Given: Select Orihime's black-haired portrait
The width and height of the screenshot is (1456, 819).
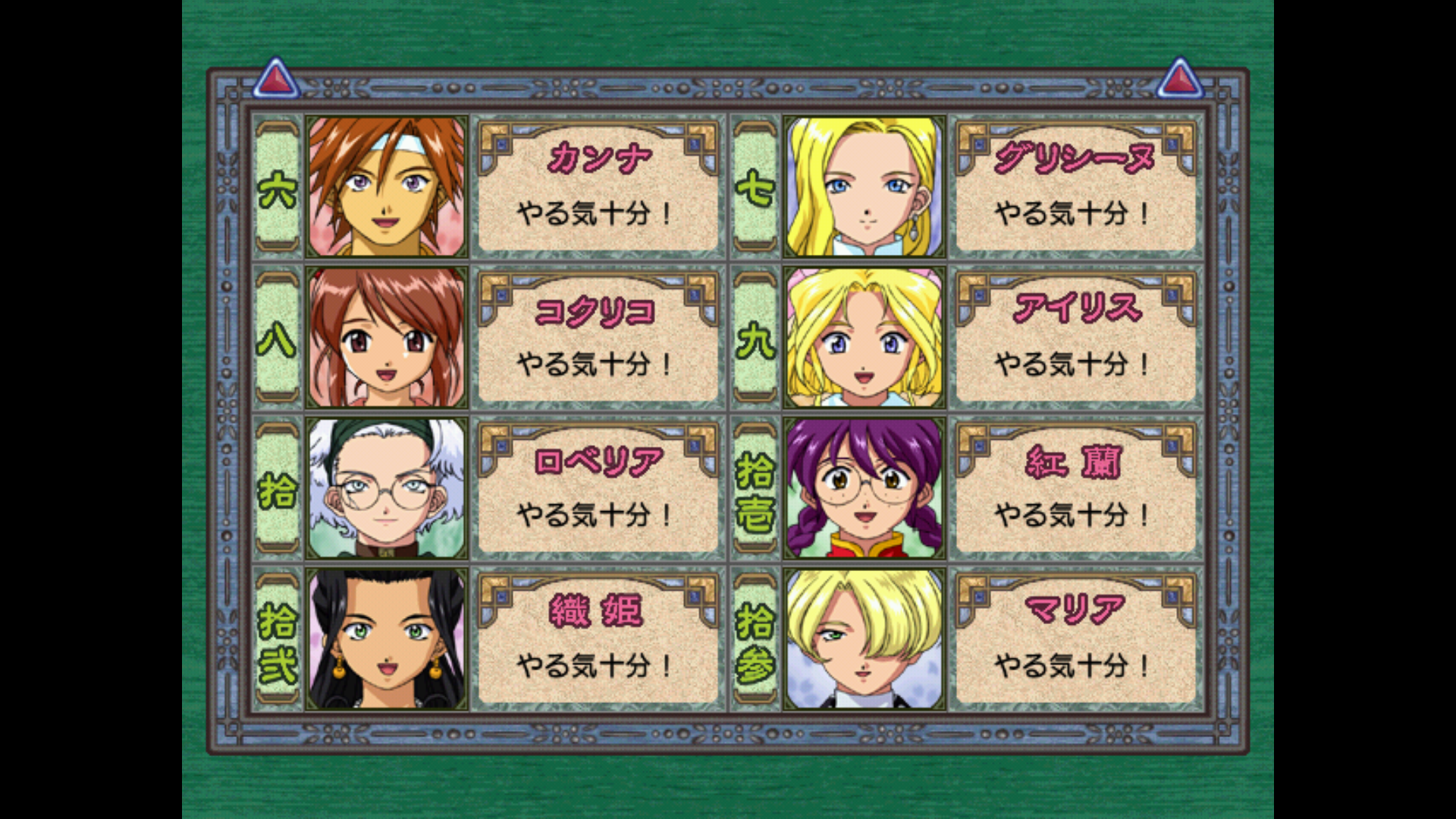Looking at the screenshot, I should [x=387, y=639].
